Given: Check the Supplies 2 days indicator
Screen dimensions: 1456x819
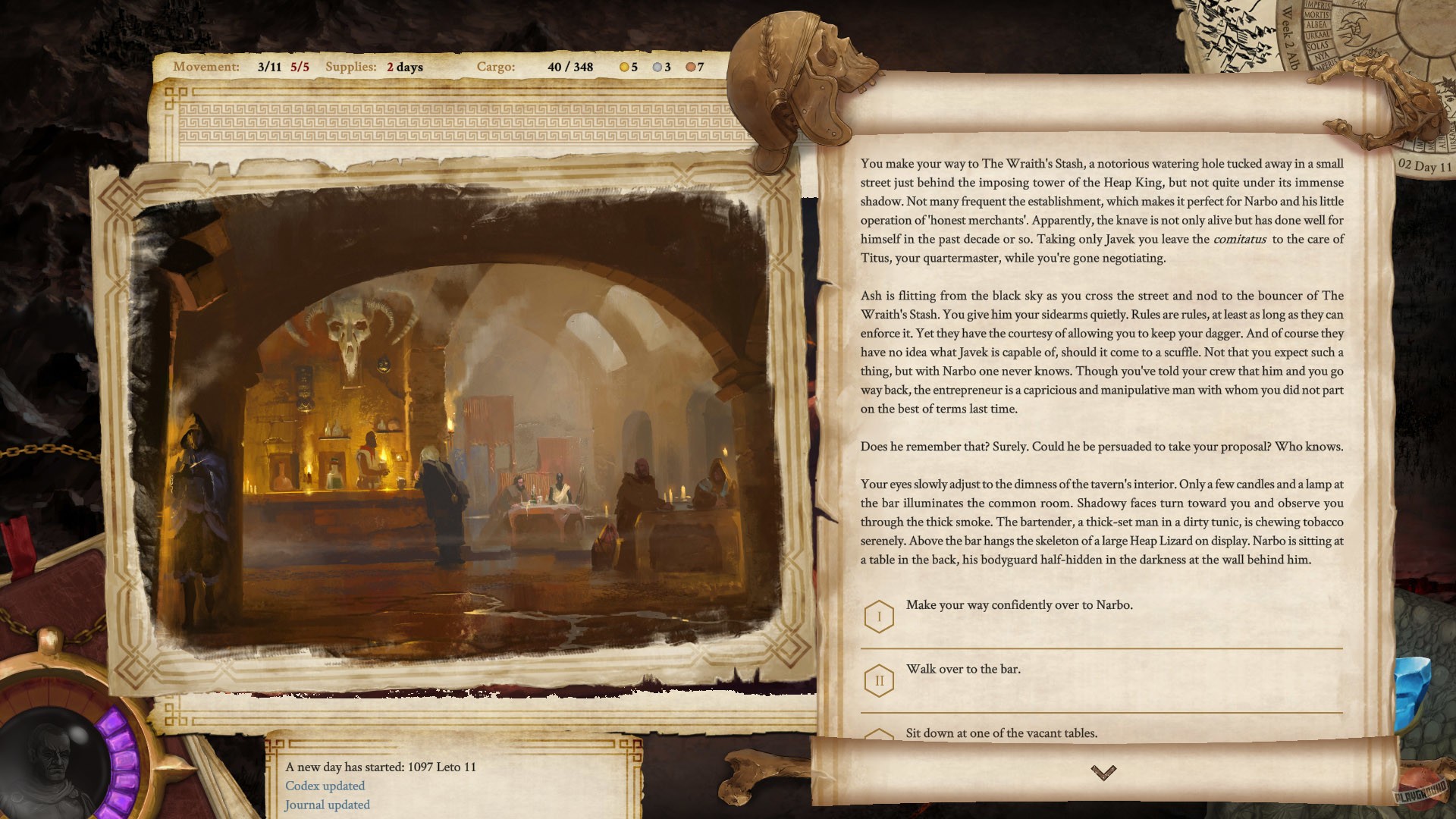Looking at the screenshot, I should click(x=375, y=67).
